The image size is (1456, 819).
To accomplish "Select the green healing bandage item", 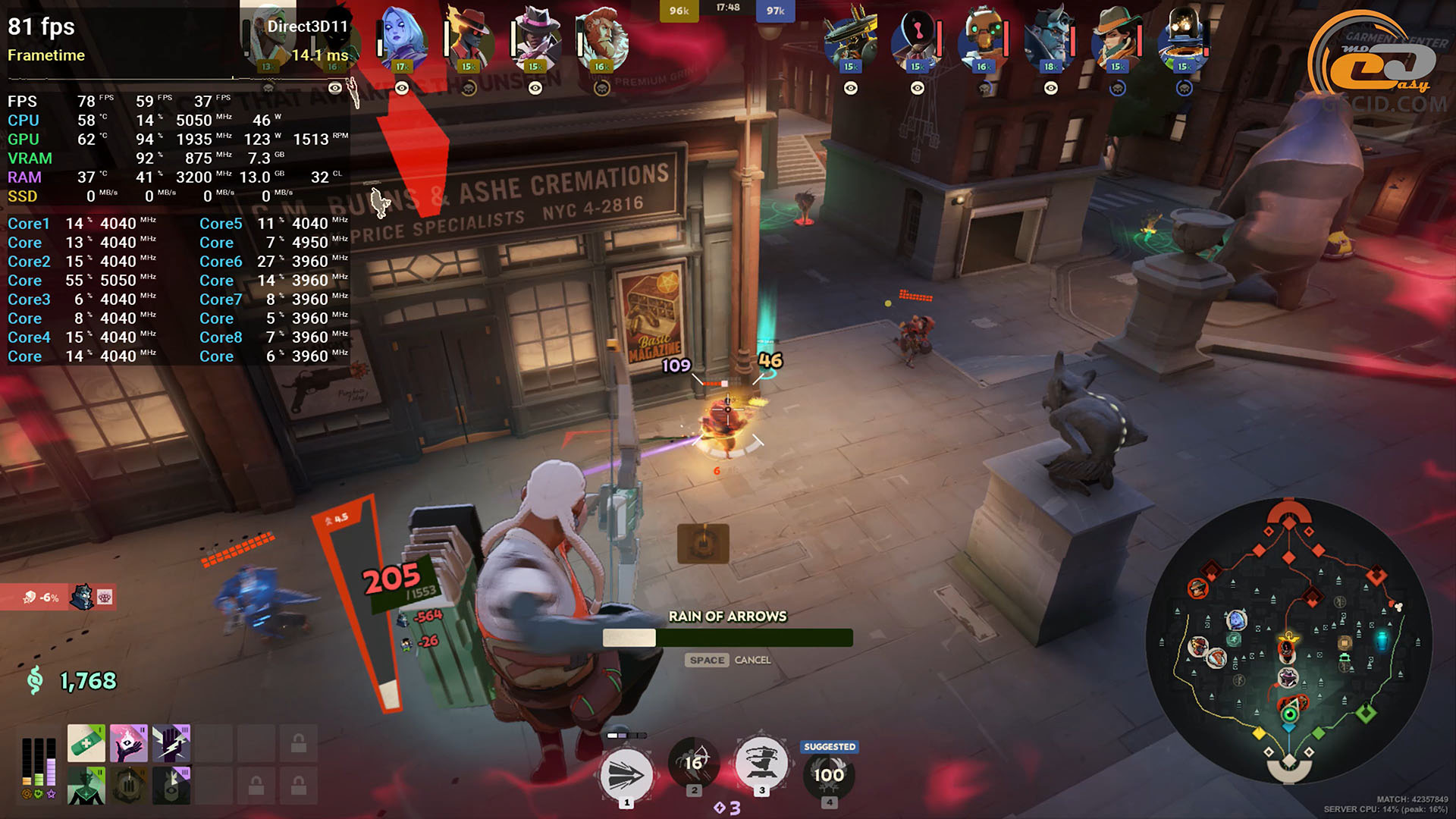I will point(86,743).
